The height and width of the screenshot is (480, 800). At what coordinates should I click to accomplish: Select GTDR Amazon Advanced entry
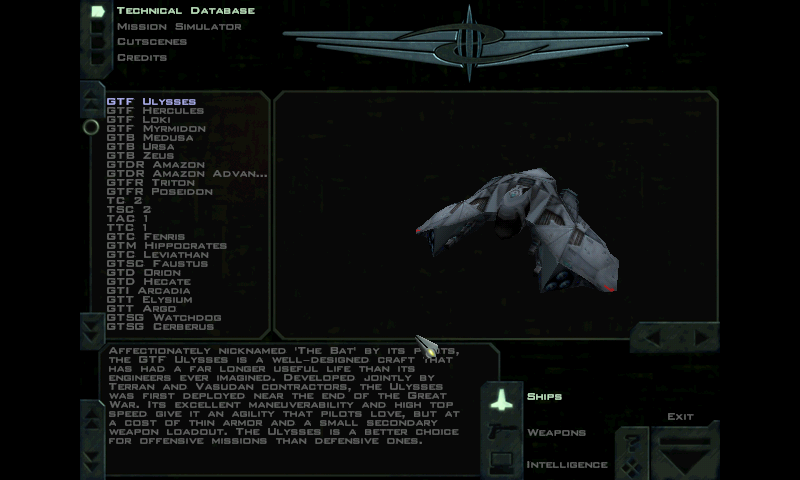(187, 174)
